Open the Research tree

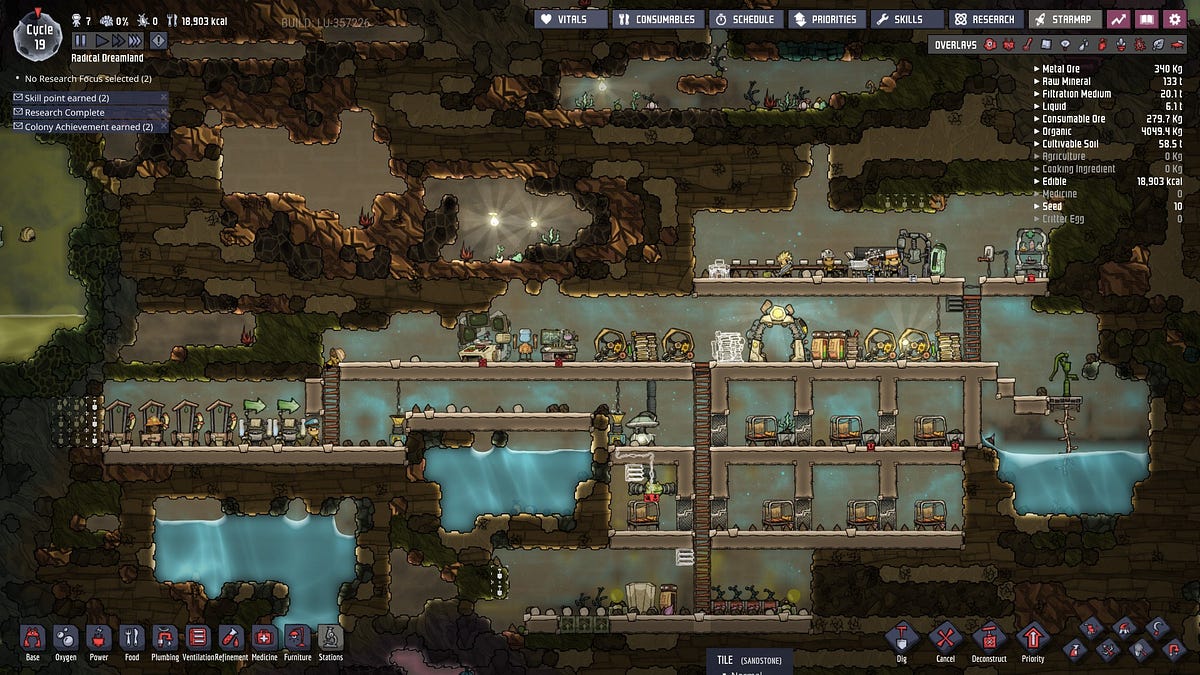(x=985, y=19)
